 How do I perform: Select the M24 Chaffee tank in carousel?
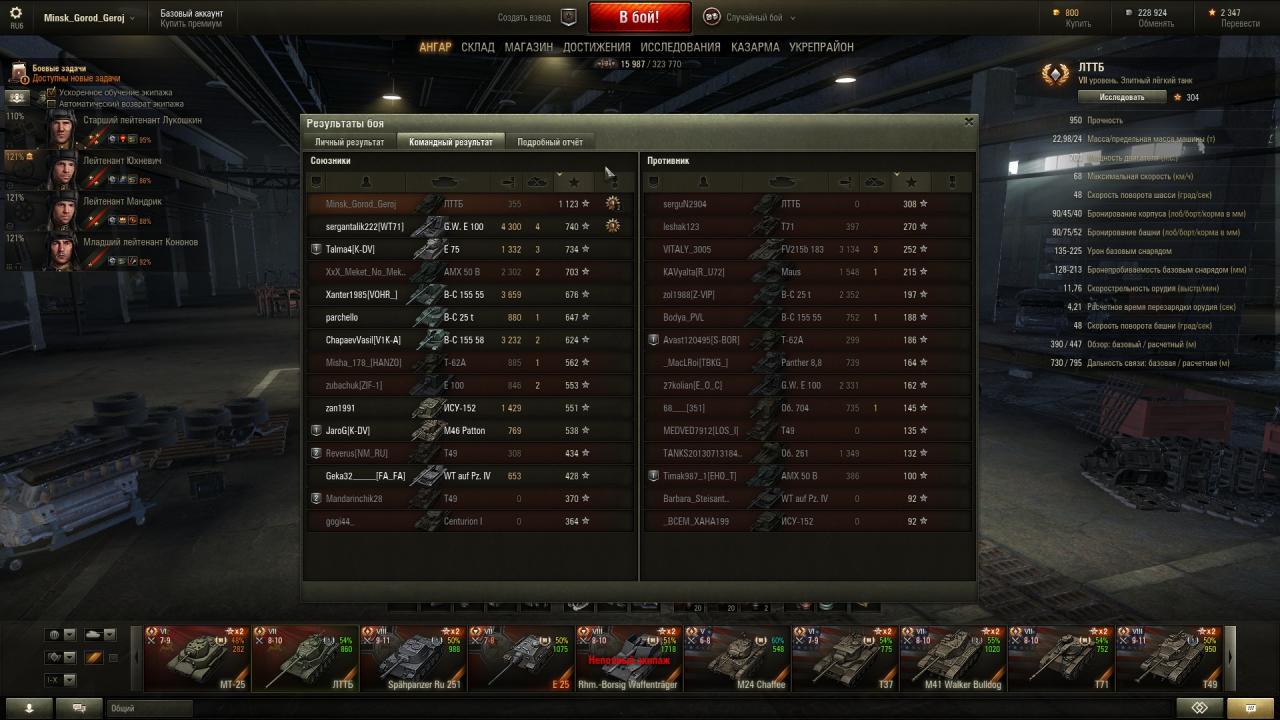[x=736, y=658]
